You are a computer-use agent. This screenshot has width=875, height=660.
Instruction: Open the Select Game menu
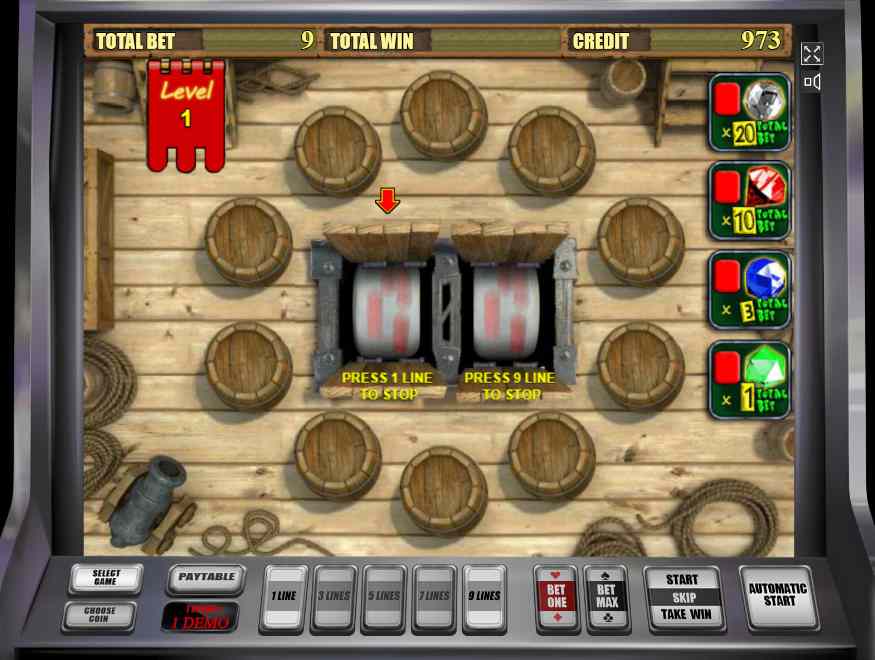105,579
